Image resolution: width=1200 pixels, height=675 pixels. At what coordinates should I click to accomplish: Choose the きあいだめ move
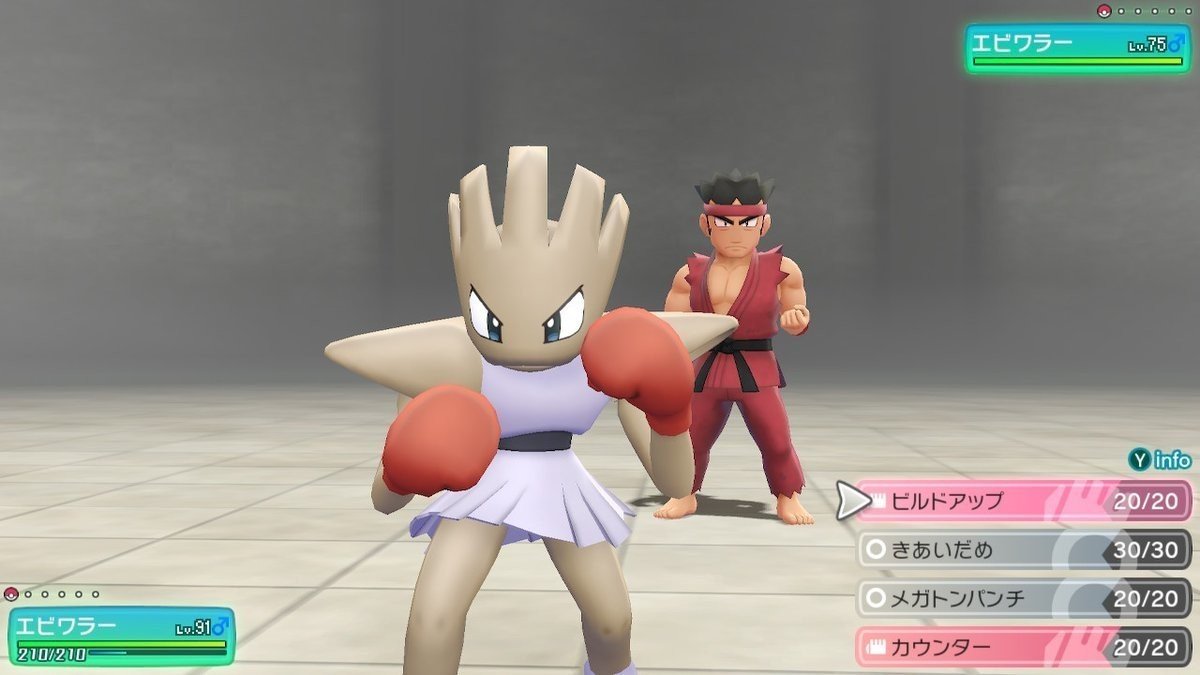1020,550
